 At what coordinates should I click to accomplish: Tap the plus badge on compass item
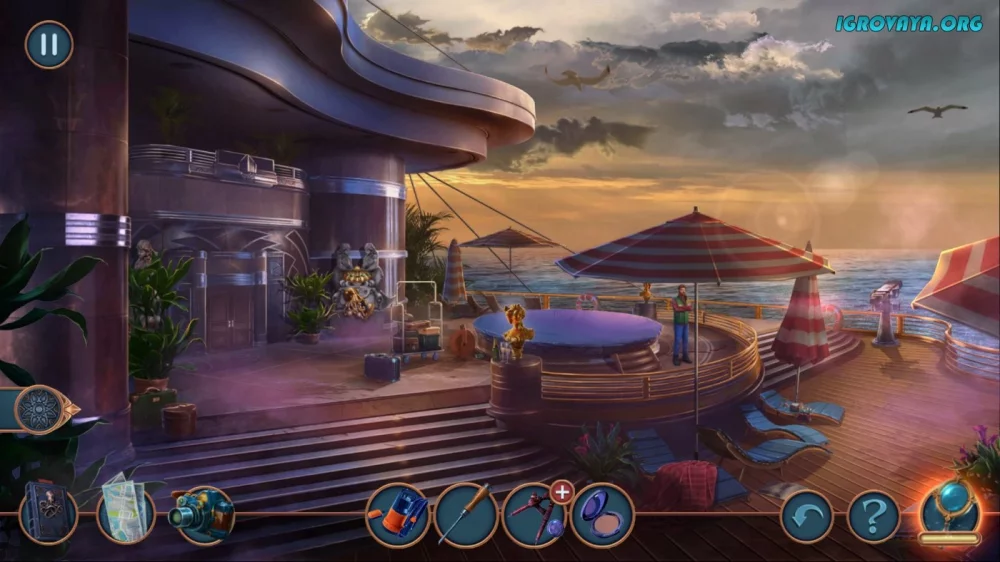coord(562,491)
